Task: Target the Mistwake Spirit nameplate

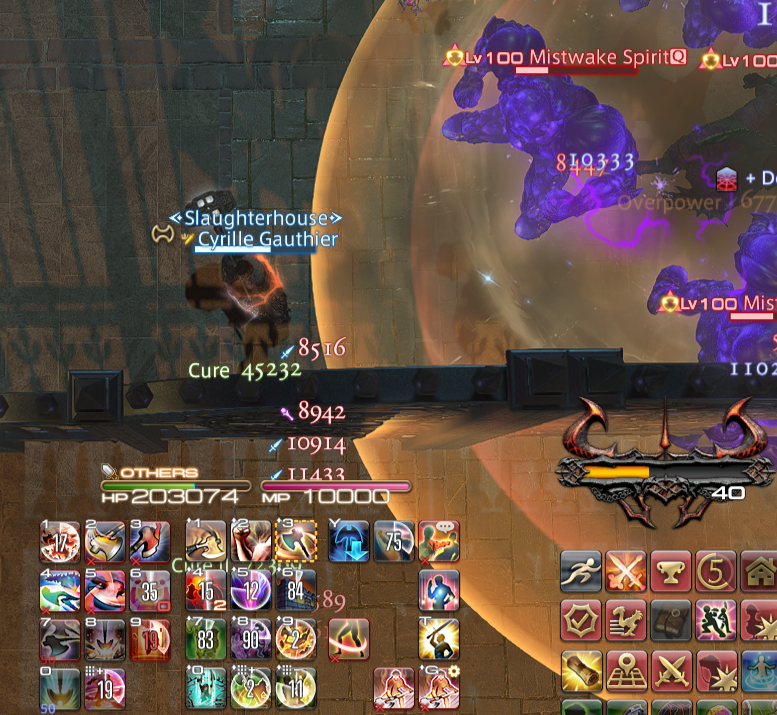Action: tap(597, 58)
